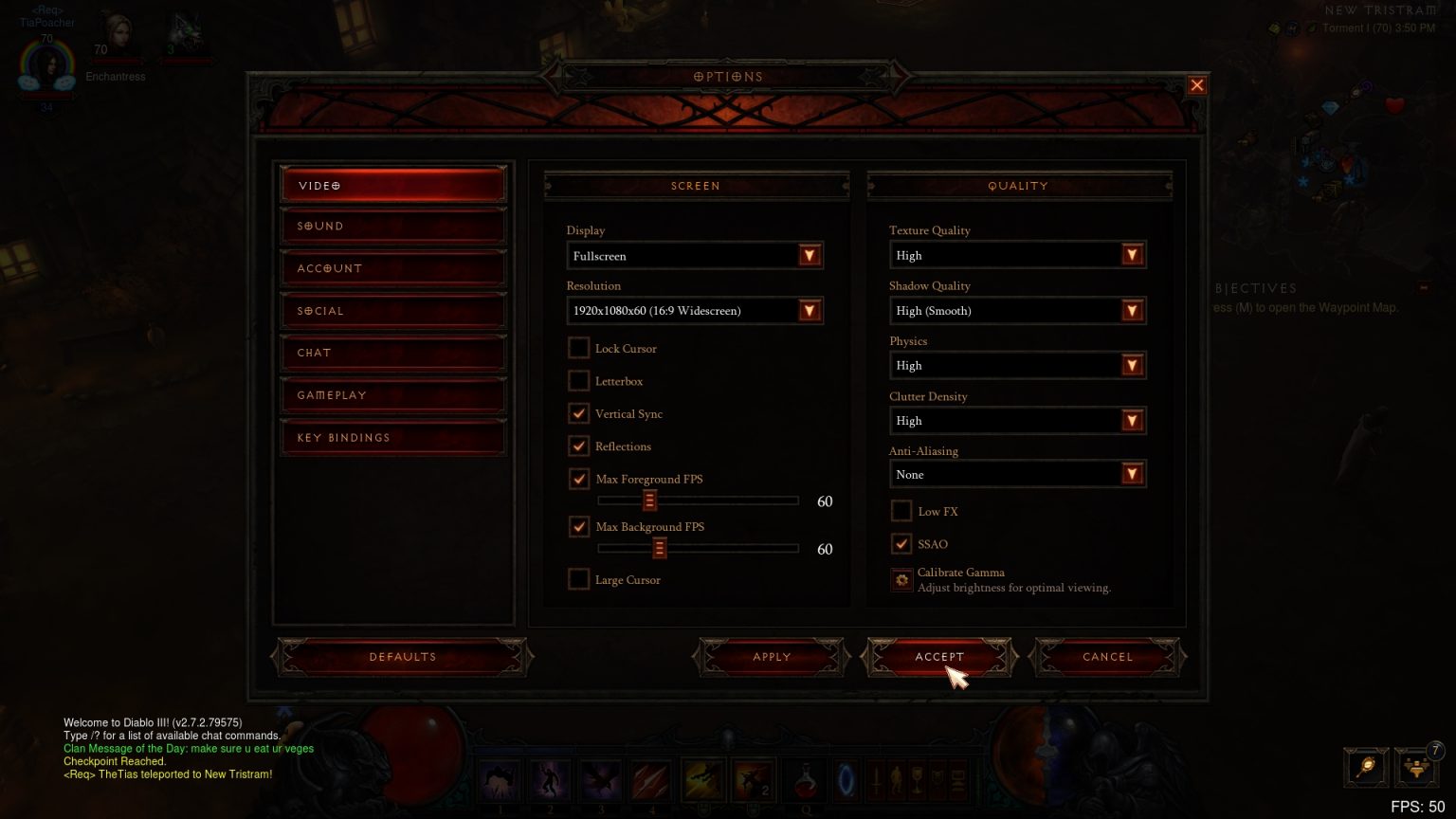Uncheck the SSAO option

pyautogui.click(x=901, y=543)
